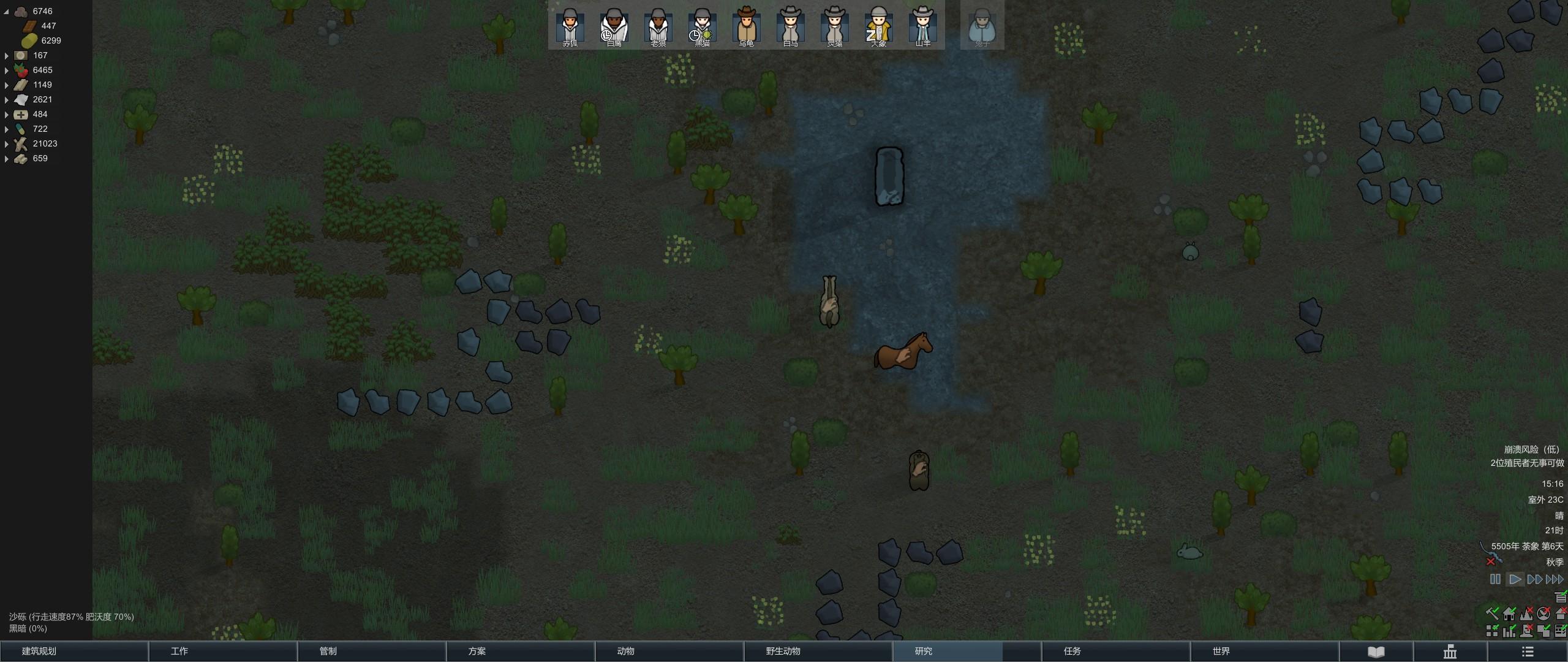Screen dimensions: 1568x662
Task: Select colonist 赤狐 portrait
Action: click(x=570, y=26)
